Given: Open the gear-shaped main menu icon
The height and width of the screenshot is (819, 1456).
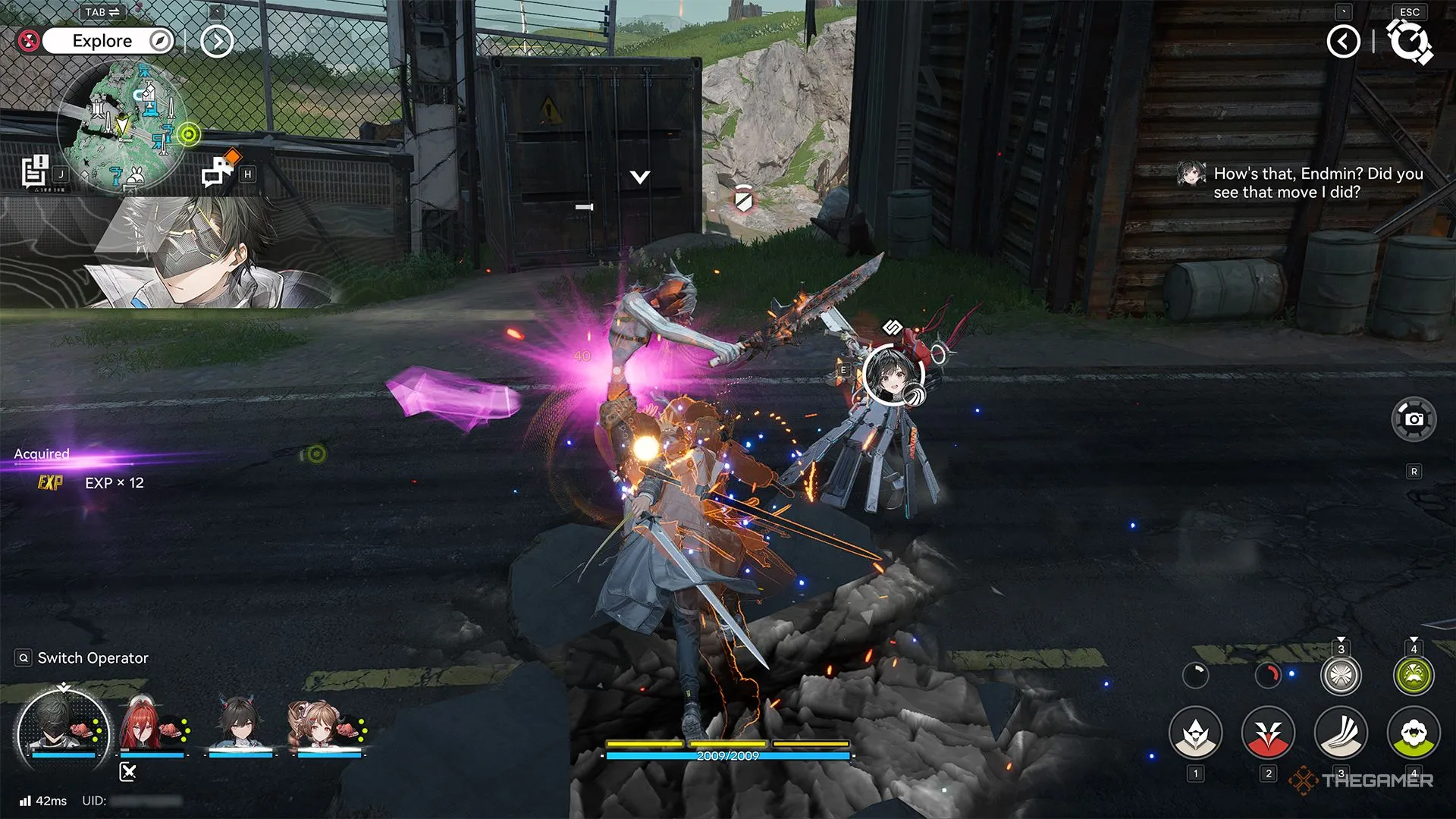Looking at the screenshot, I should pos(1409,41).
